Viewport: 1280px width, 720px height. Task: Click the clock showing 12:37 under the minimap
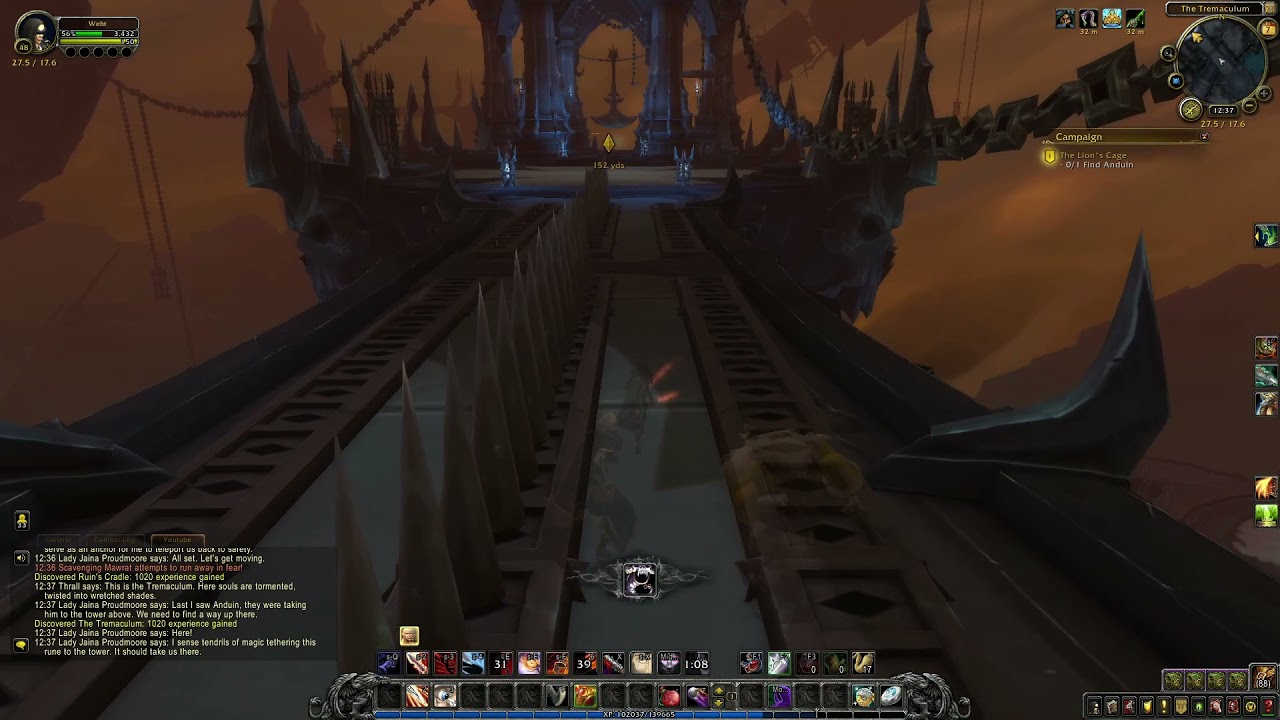(x=1224, y=110)
